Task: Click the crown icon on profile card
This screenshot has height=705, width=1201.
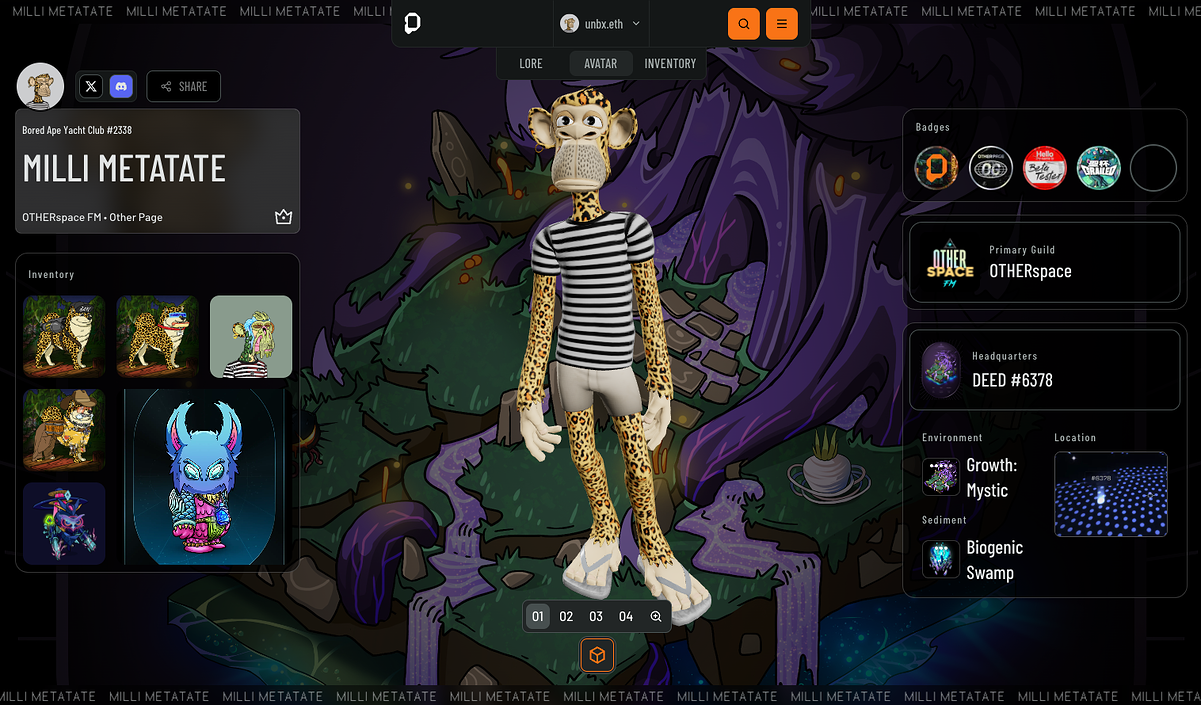Action: (x=283, y=217)
